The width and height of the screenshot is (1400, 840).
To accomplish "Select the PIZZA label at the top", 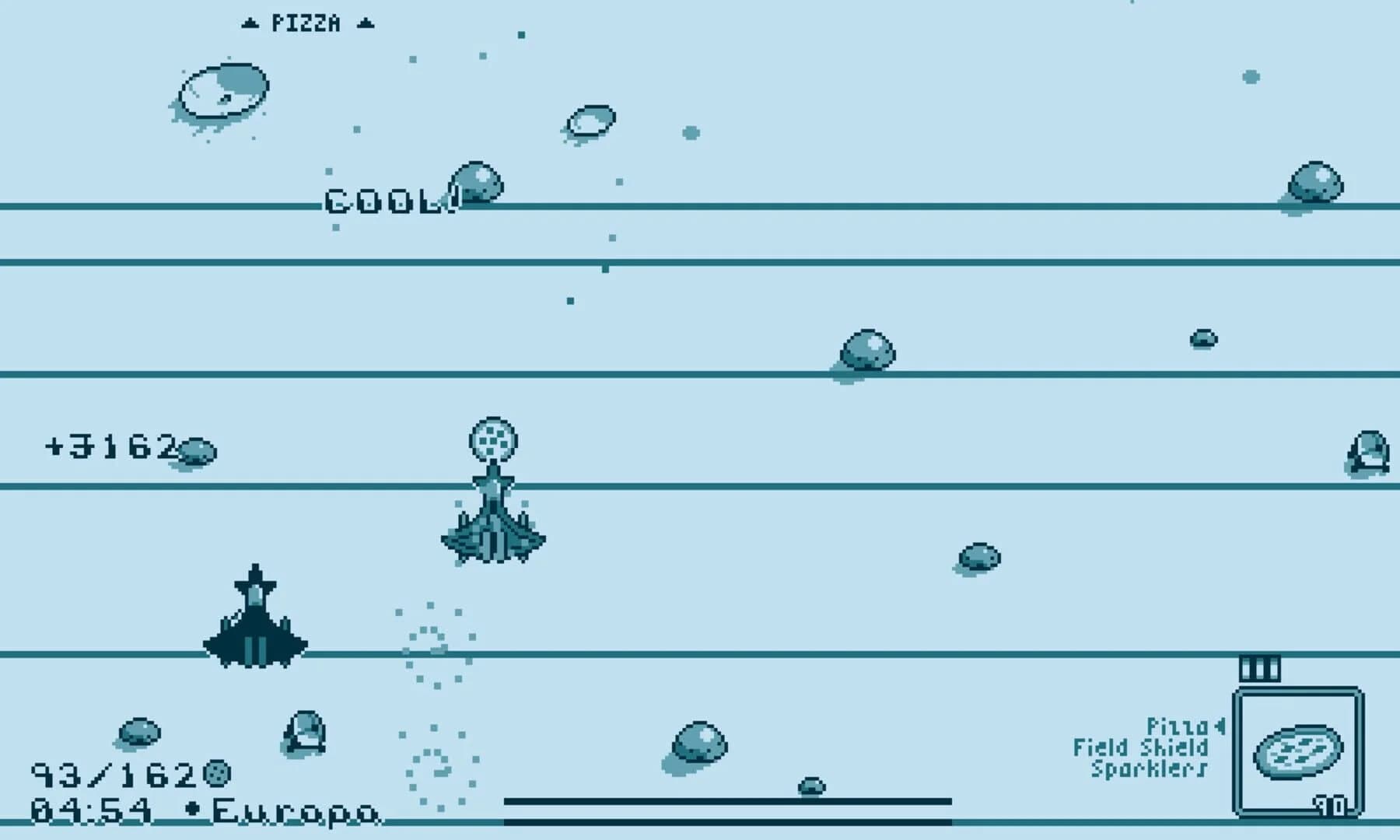I will click(x=306, y=22).
